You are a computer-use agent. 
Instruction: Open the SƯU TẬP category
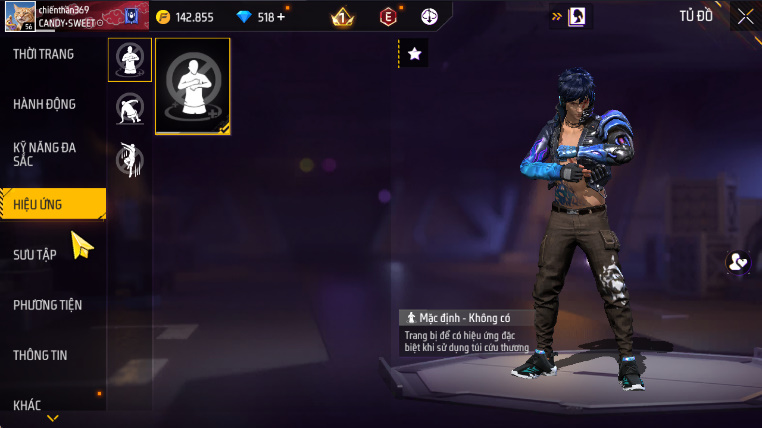[x=36, y=254]
